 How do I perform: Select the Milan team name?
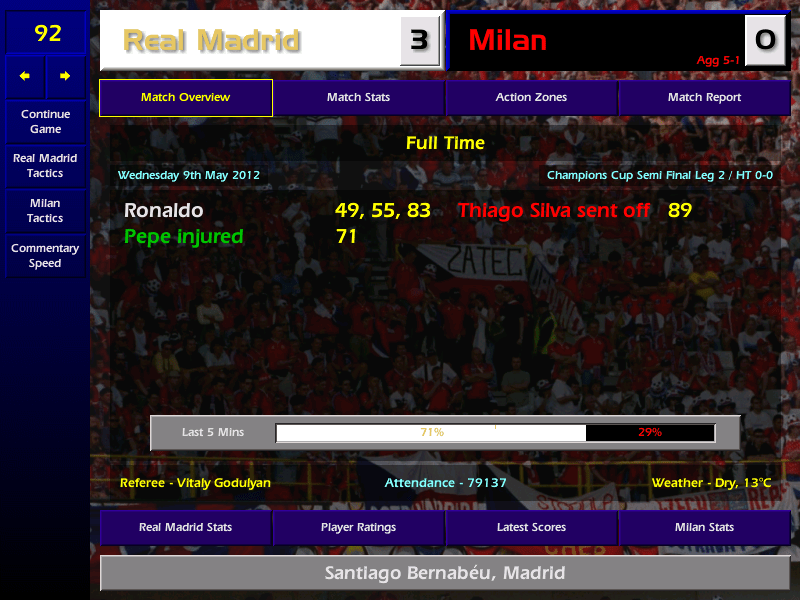(507, 41)
